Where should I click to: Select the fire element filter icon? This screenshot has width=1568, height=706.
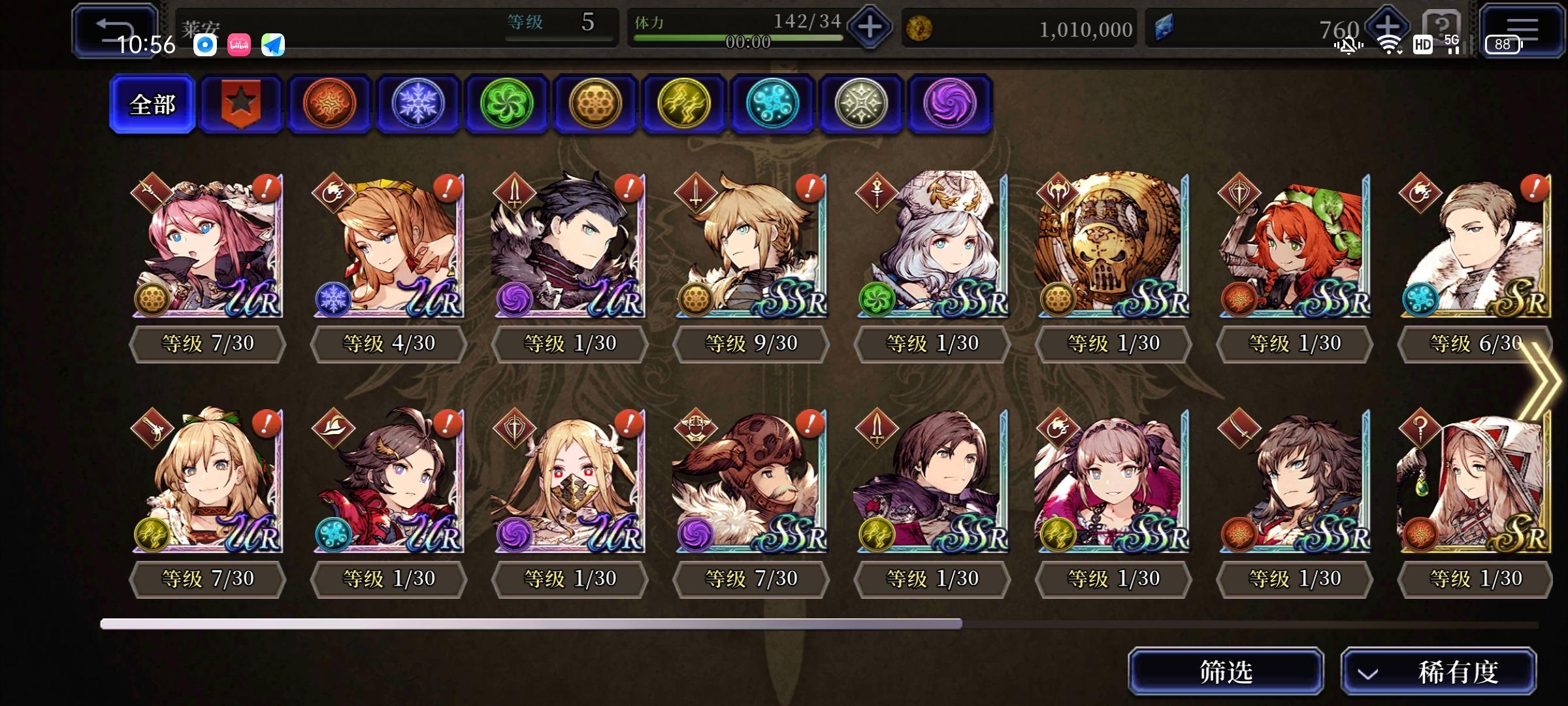329,103
